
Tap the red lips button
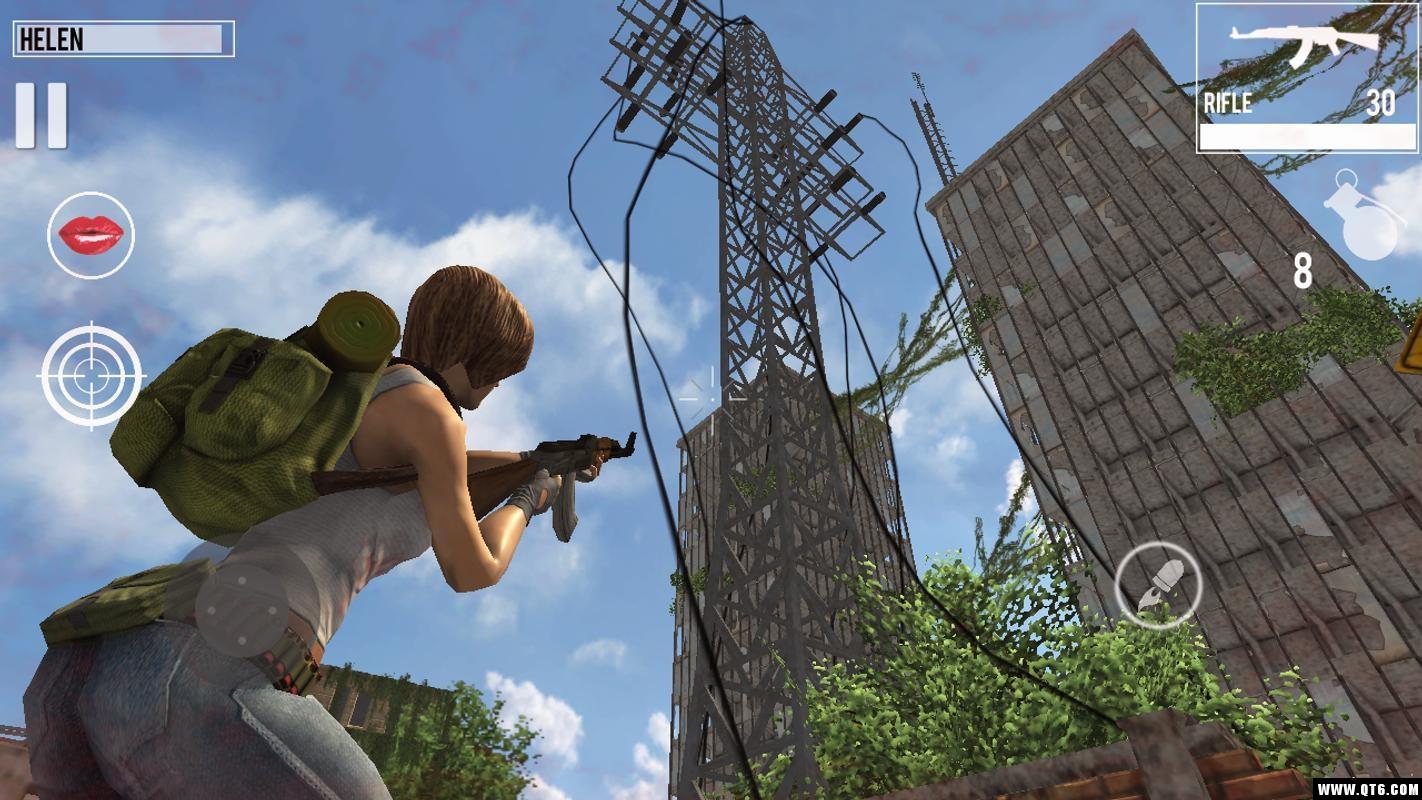pos(91,235)
